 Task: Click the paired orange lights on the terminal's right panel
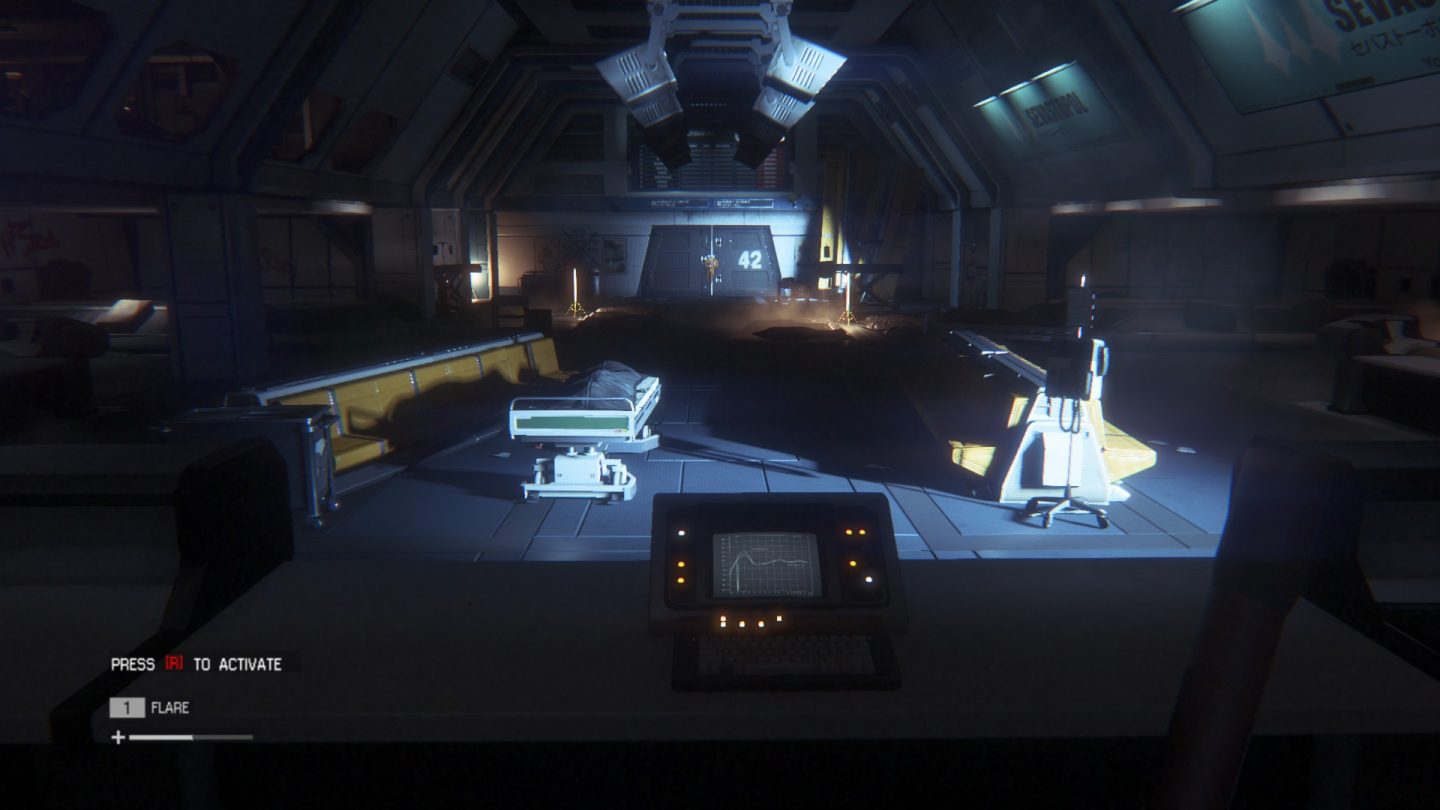click(855, 532)
